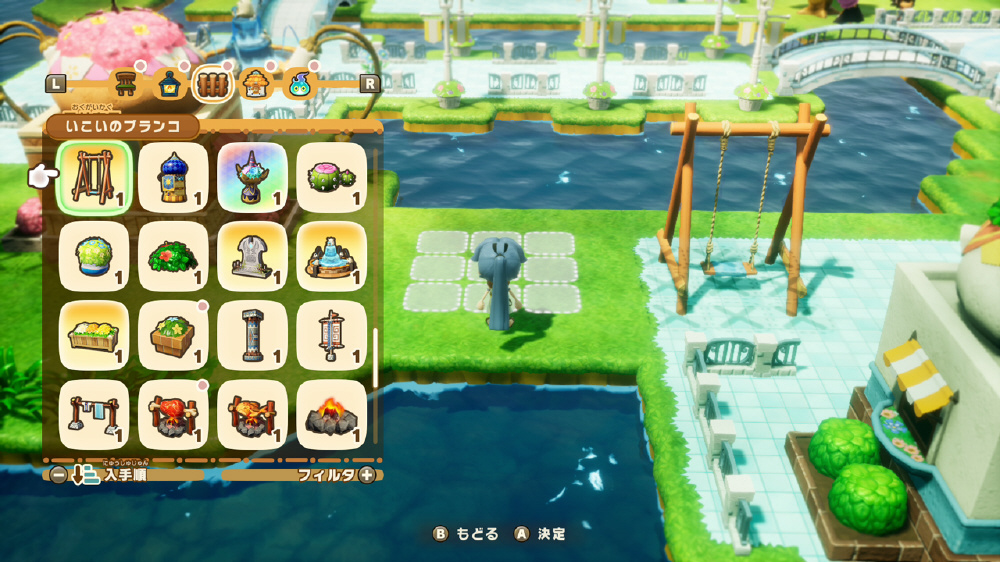
Task: Switch to the house building tab
Action: coord(255,84)
